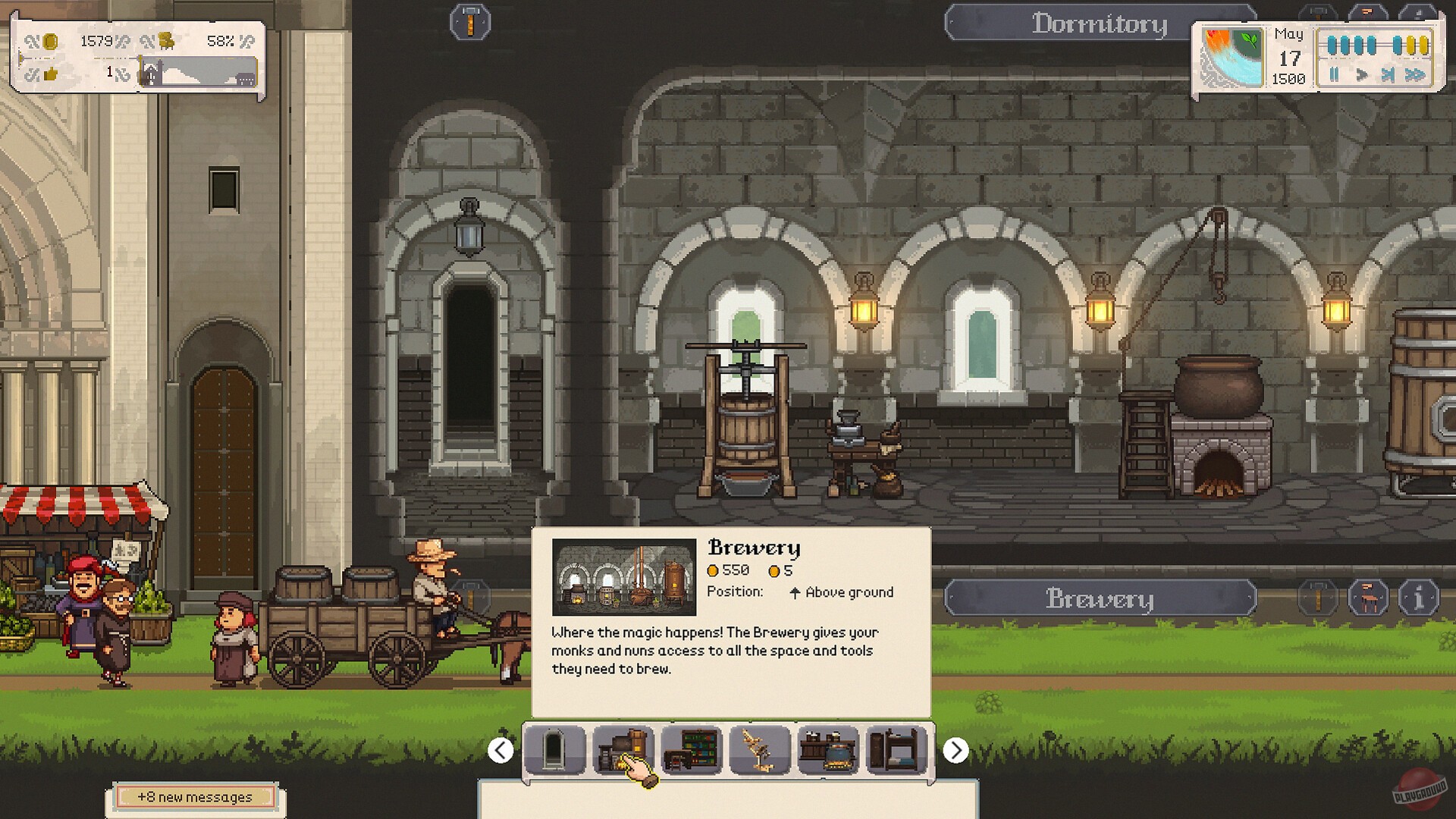
Task: Enable normal speed with the play control
Action: 1363,75
